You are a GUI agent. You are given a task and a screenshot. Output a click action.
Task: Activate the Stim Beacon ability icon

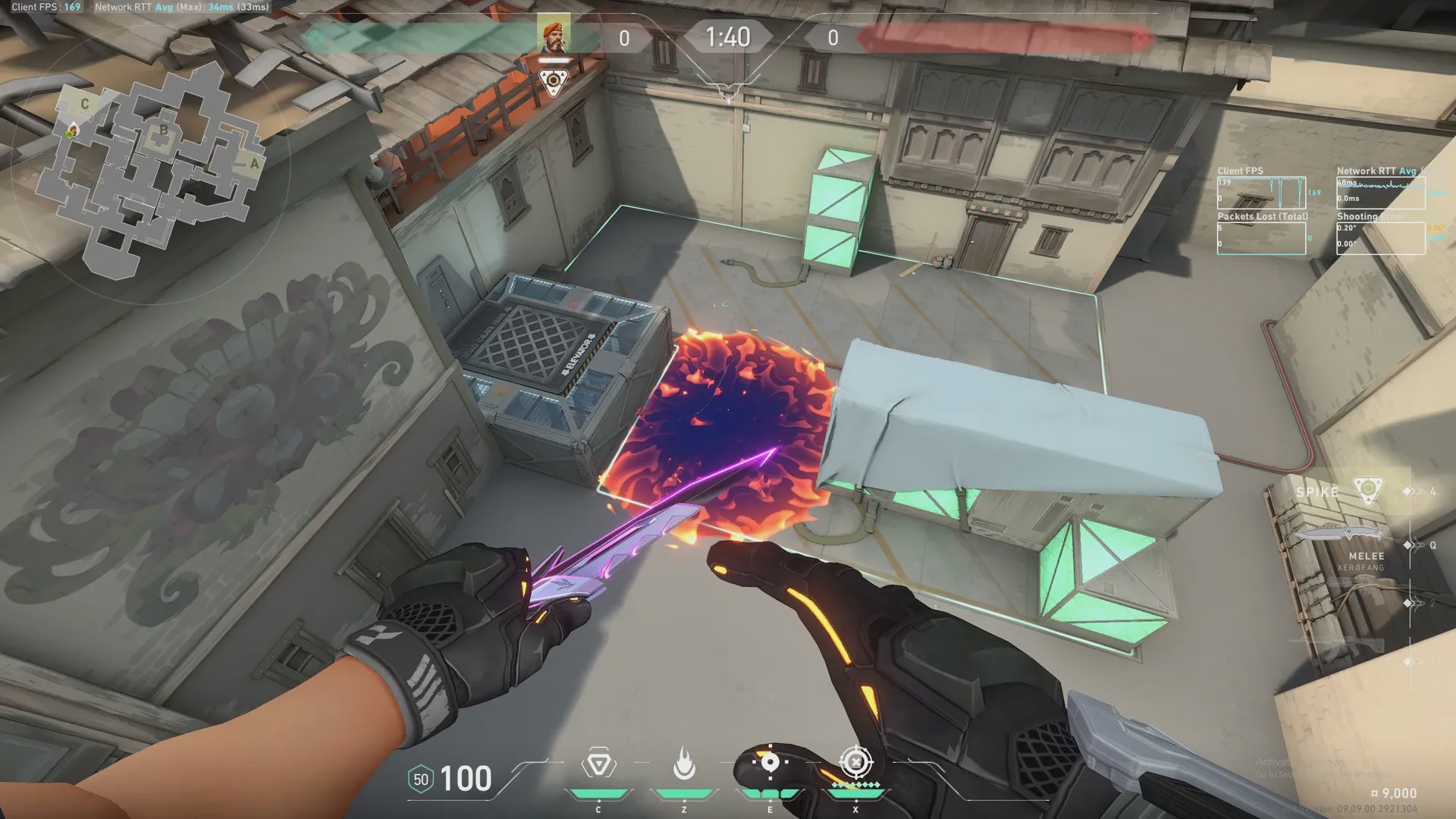coord(598,764)
